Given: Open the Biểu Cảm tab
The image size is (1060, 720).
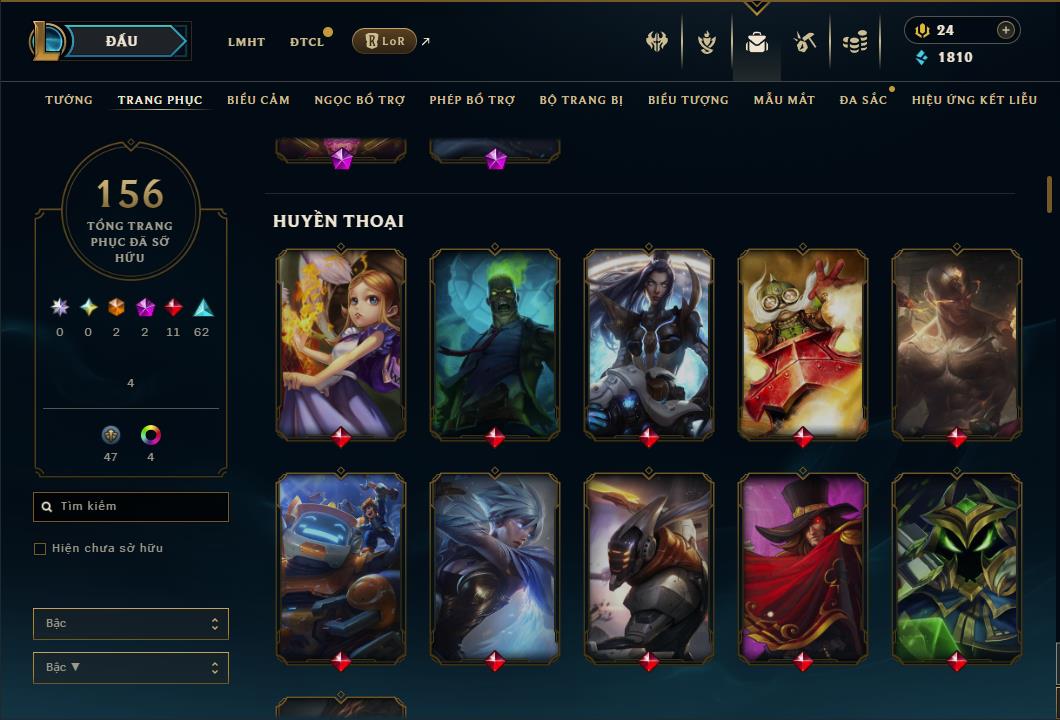Looking at the screenshot, I should point(258,100).
